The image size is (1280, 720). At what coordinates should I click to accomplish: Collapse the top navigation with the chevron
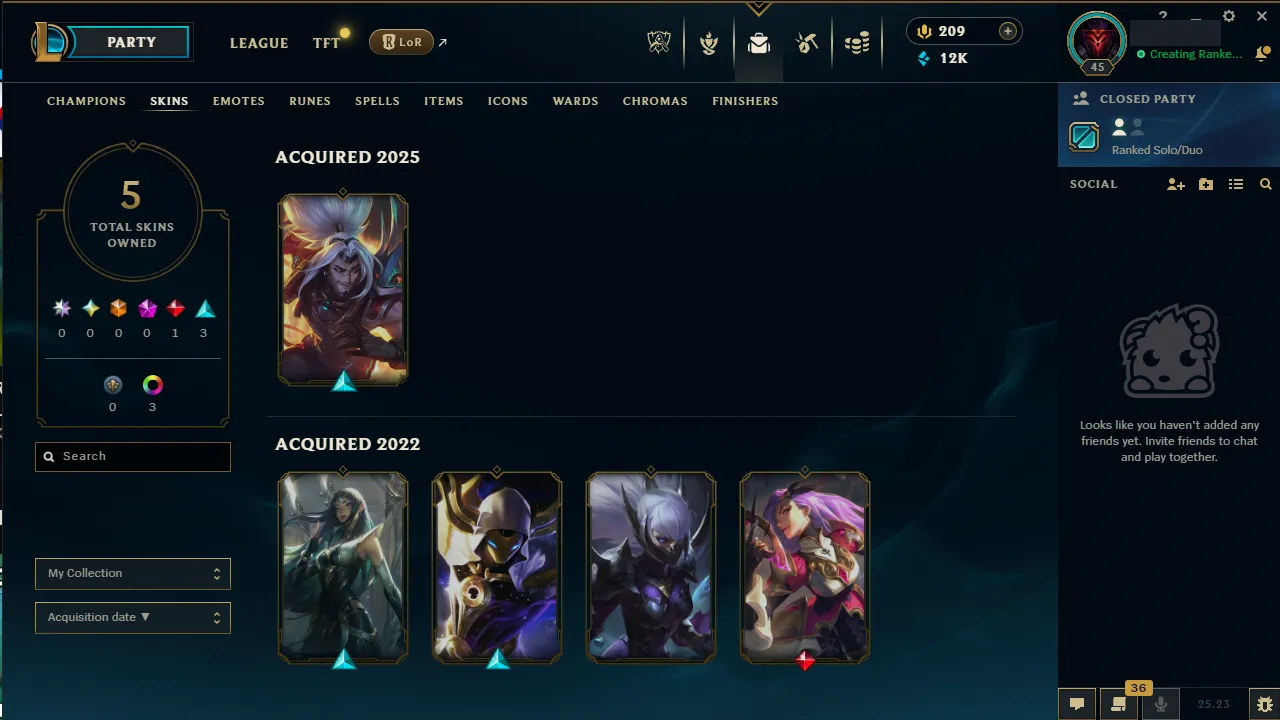(x=758, y=8)
